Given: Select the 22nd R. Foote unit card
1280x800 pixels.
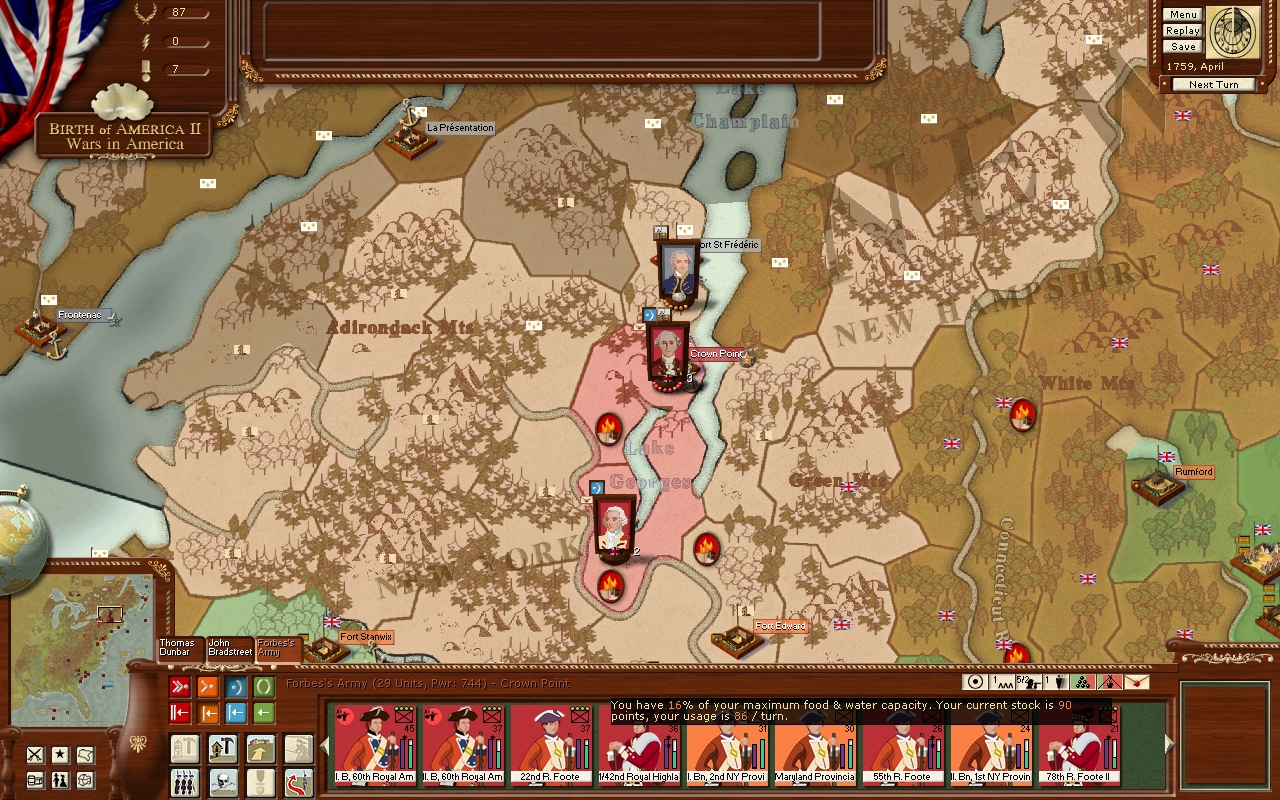Looking at the screenshot, I should (551, 745).
